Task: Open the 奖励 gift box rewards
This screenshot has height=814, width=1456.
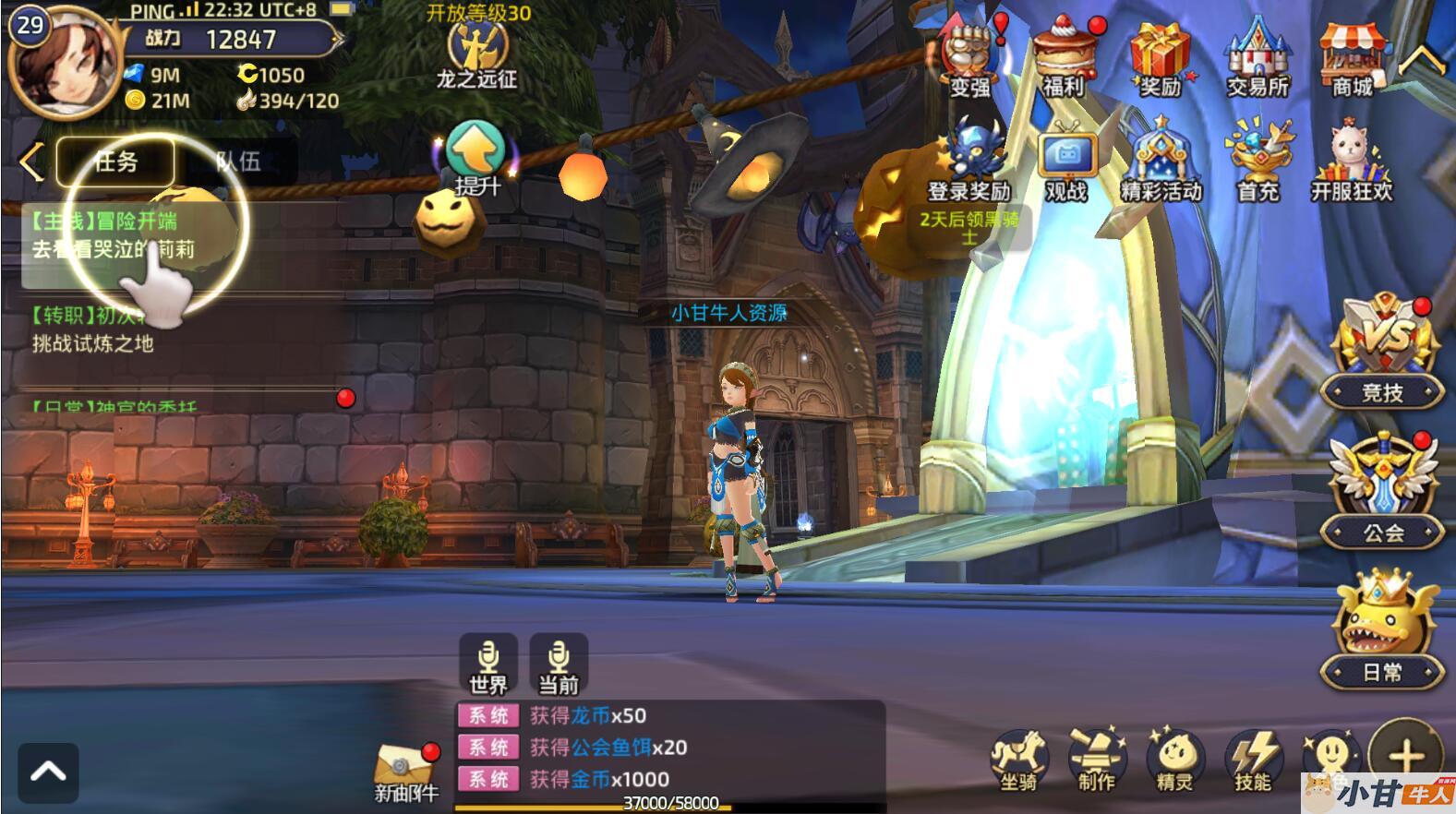Action: [1161, 57]
